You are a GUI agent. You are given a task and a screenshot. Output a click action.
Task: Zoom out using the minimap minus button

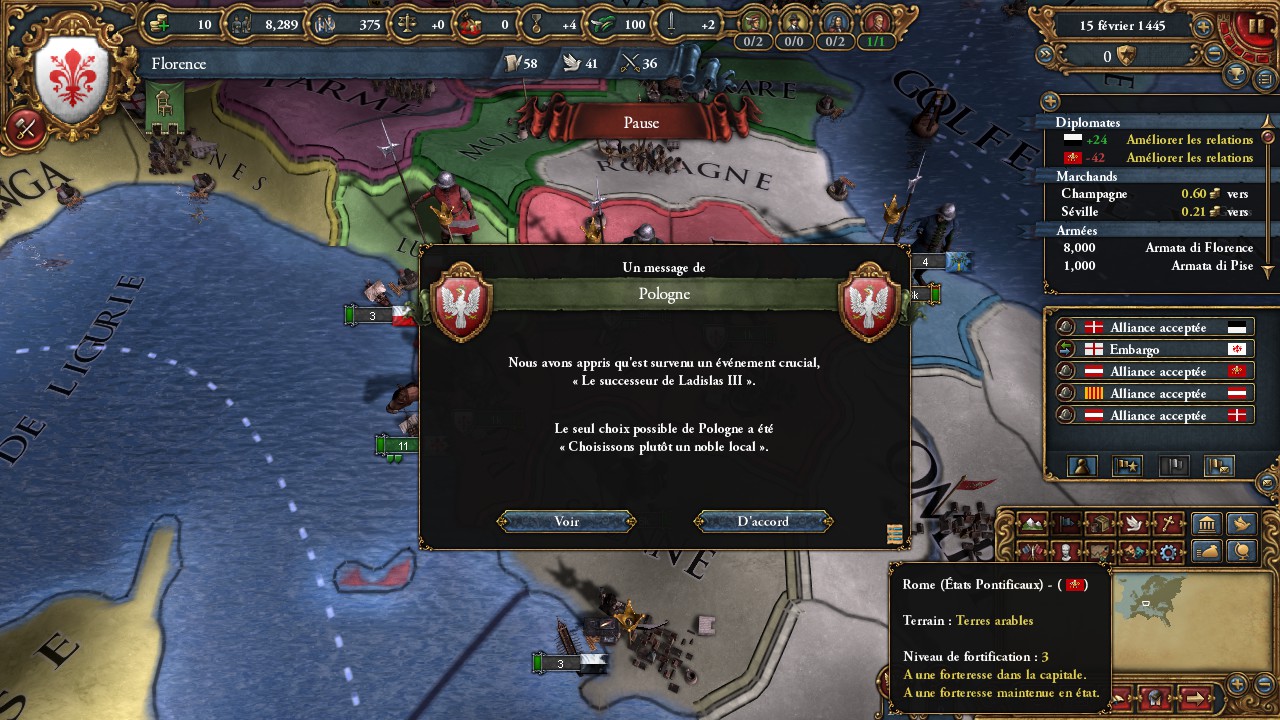[x=1263, y=684]
